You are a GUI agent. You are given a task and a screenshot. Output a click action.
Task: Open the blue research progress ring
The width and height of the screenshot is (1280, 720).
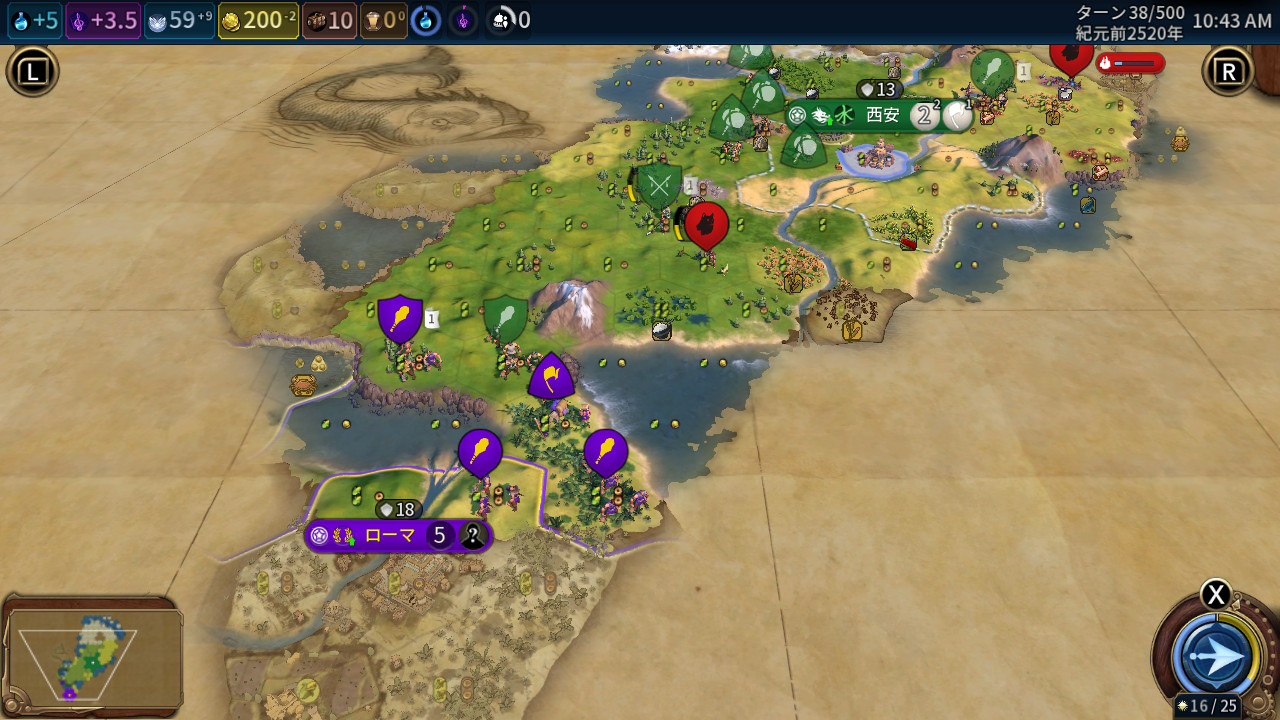426,20
